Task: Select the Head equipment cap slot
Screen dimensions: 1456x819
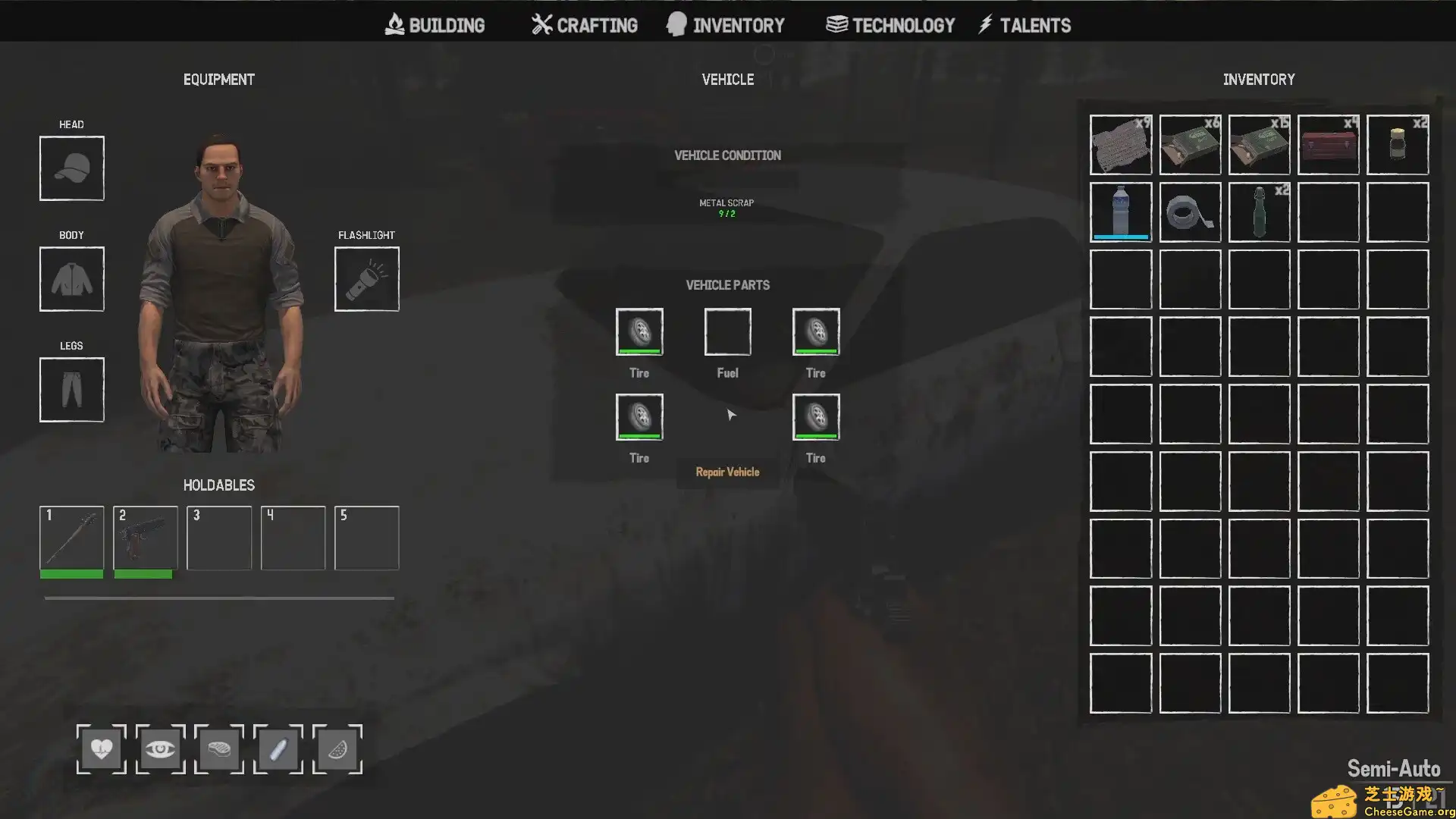Action: 71,168
